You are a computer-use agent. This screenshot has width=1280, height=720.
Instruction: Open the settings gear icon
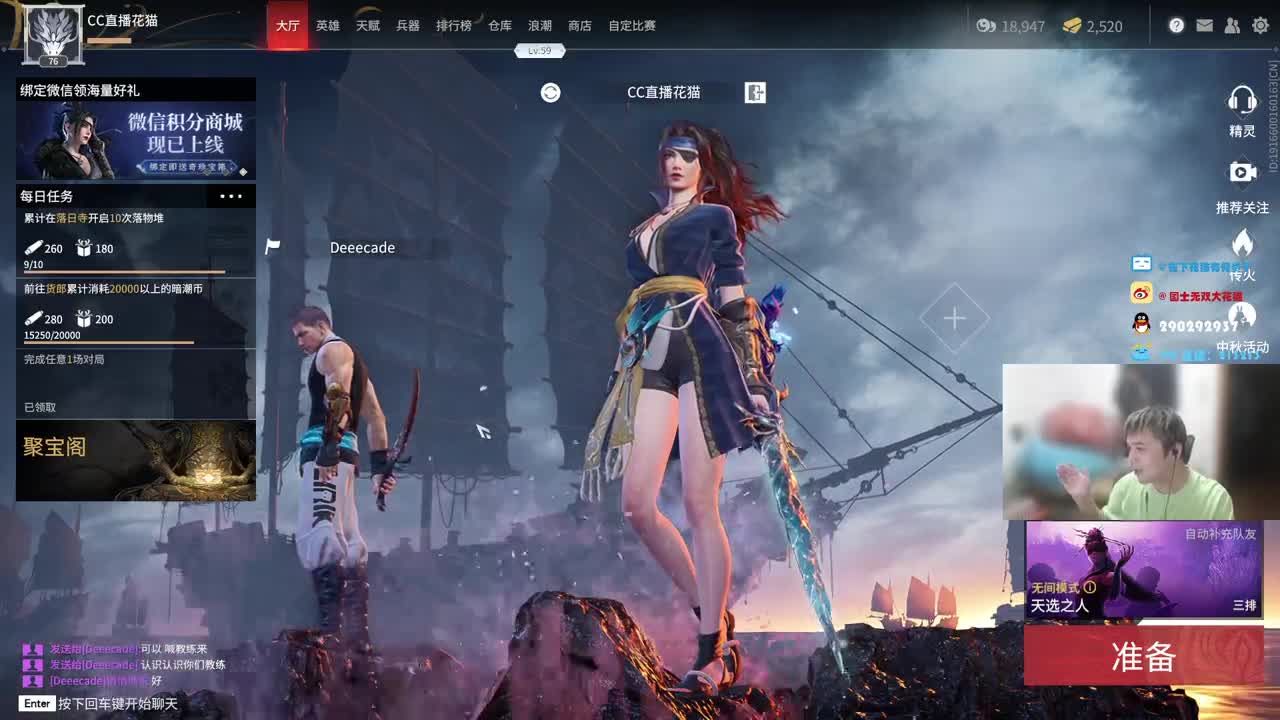click(x=1259, y=27)
